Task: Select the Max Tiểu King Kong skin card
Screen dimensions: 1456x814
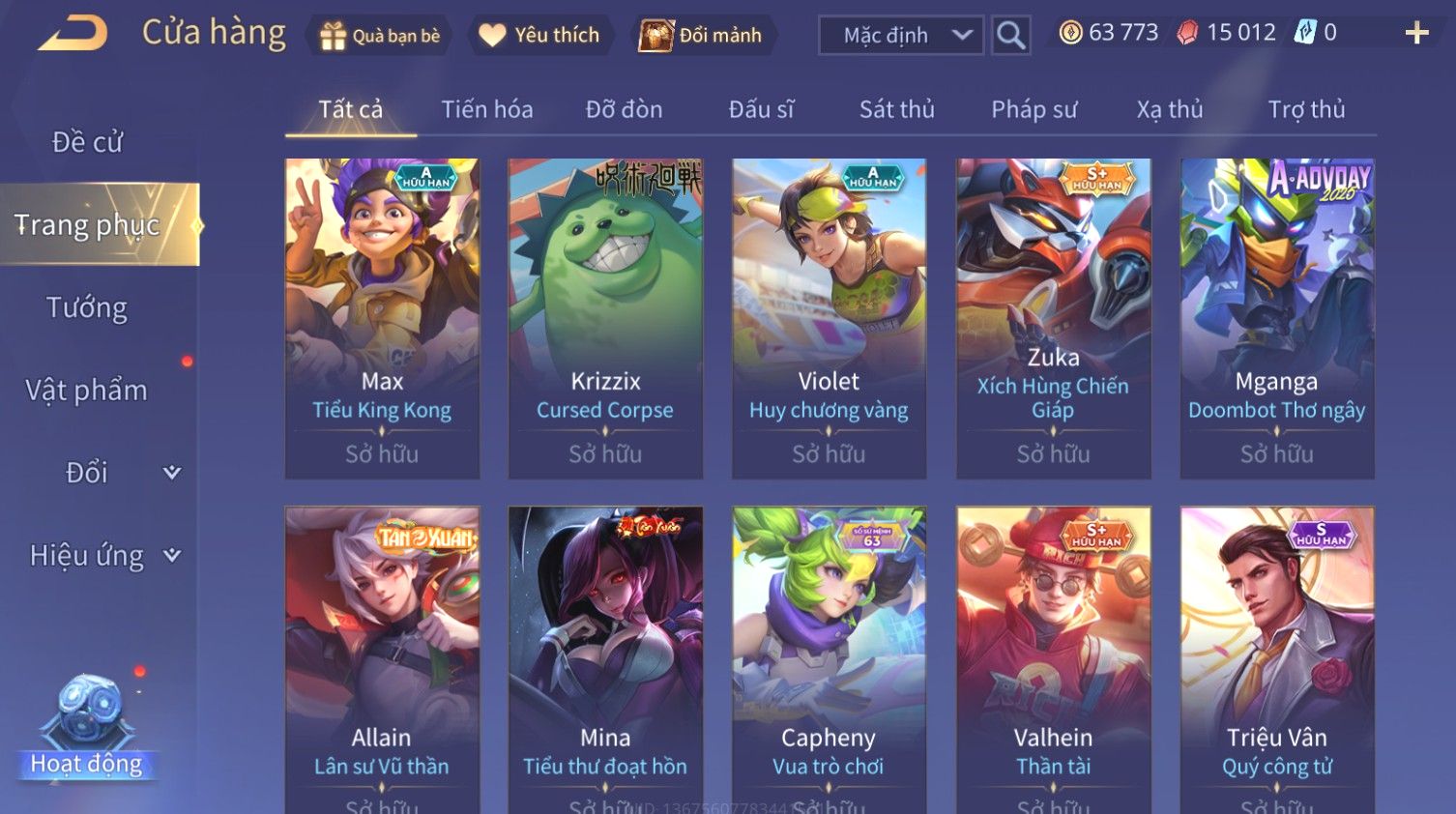Action: 382,318
